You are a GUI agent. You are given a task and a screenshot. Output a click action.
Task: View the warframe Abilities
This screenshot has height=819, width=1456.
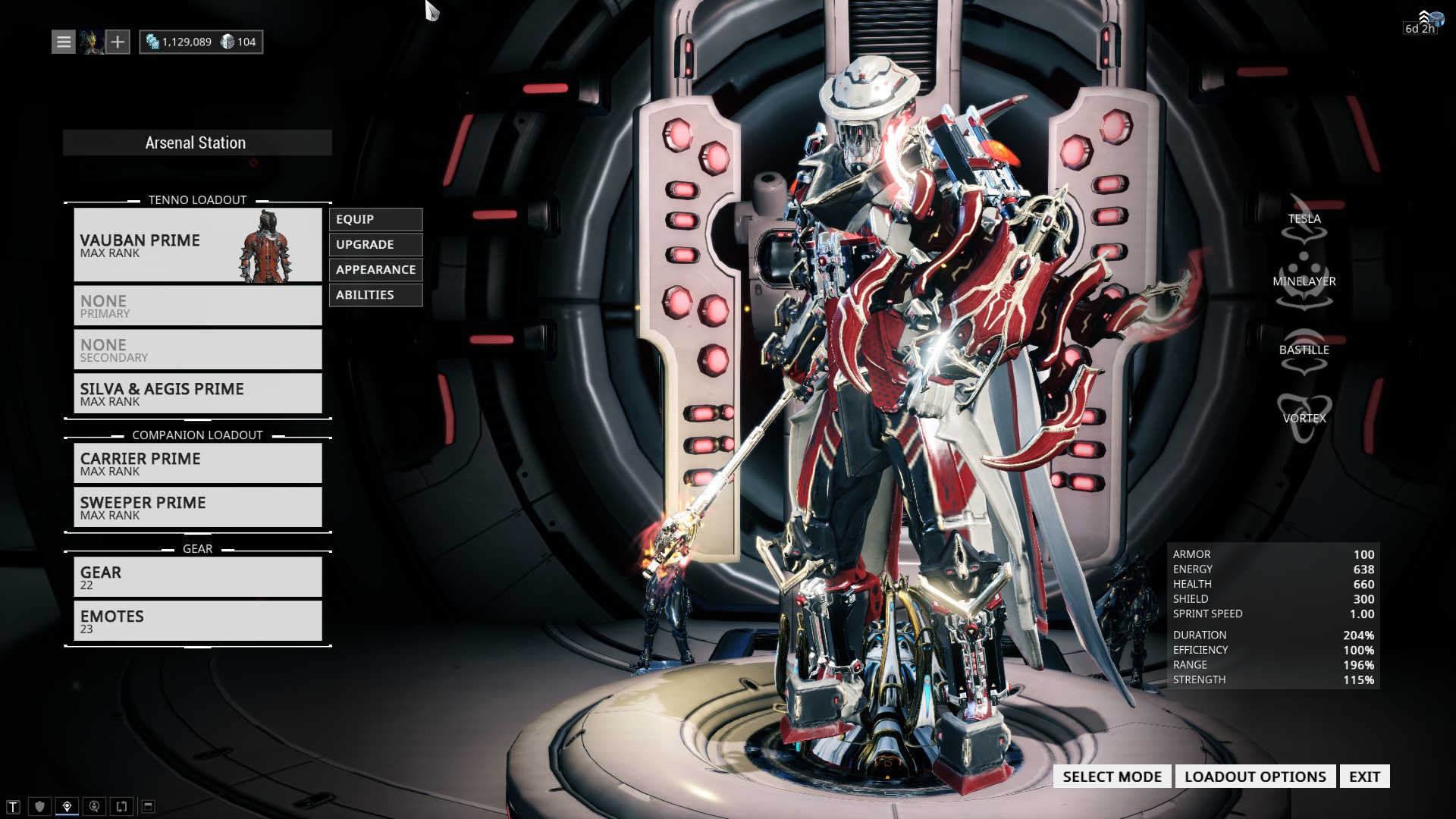375,294
